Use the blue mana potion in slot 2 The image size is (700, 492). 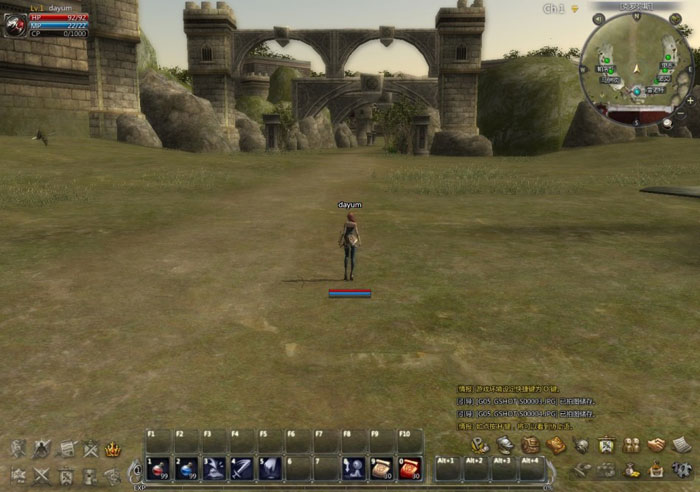[x=186, y=468]
